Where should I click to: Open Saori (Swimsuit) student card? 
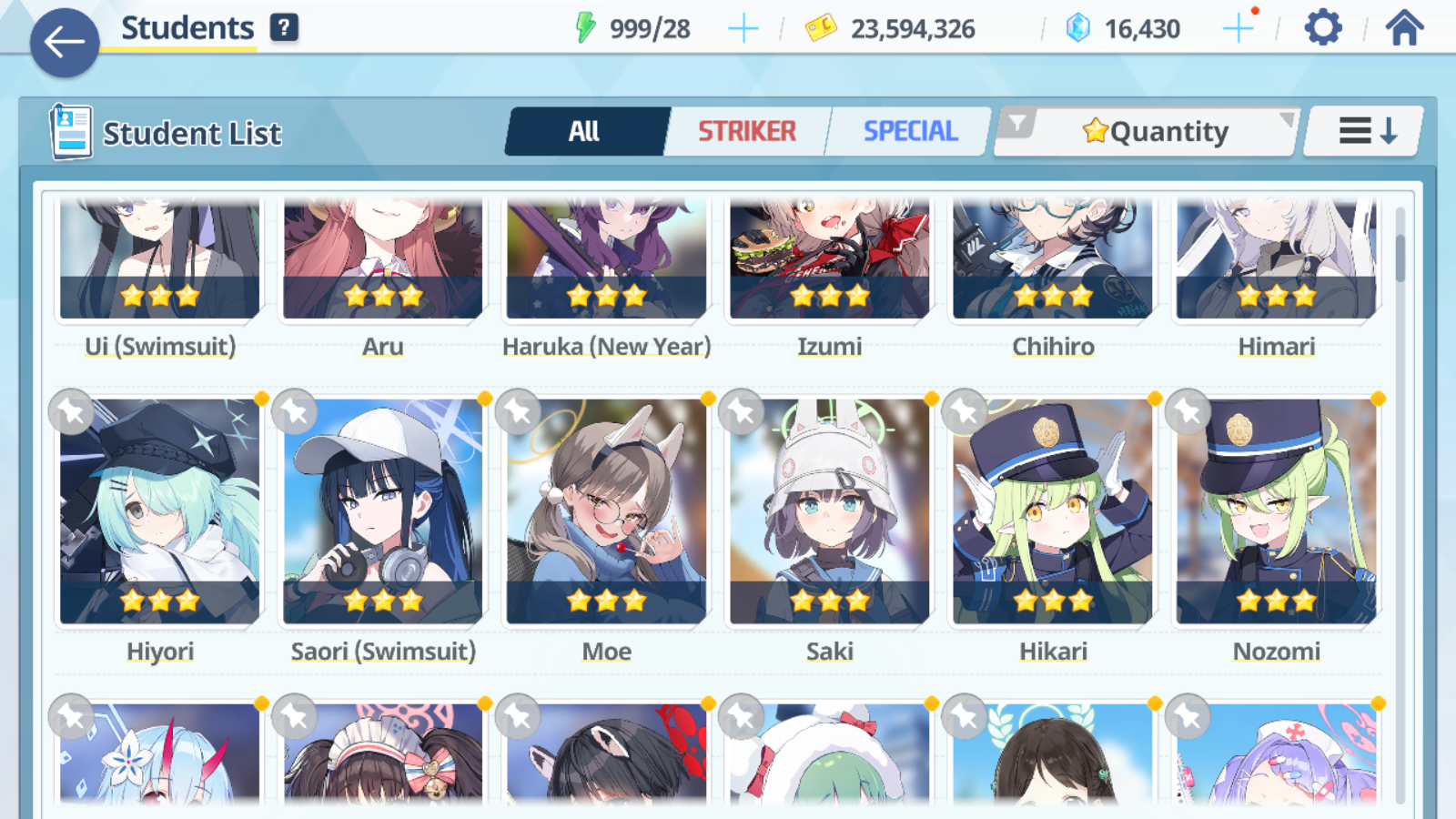click(383, 510)
